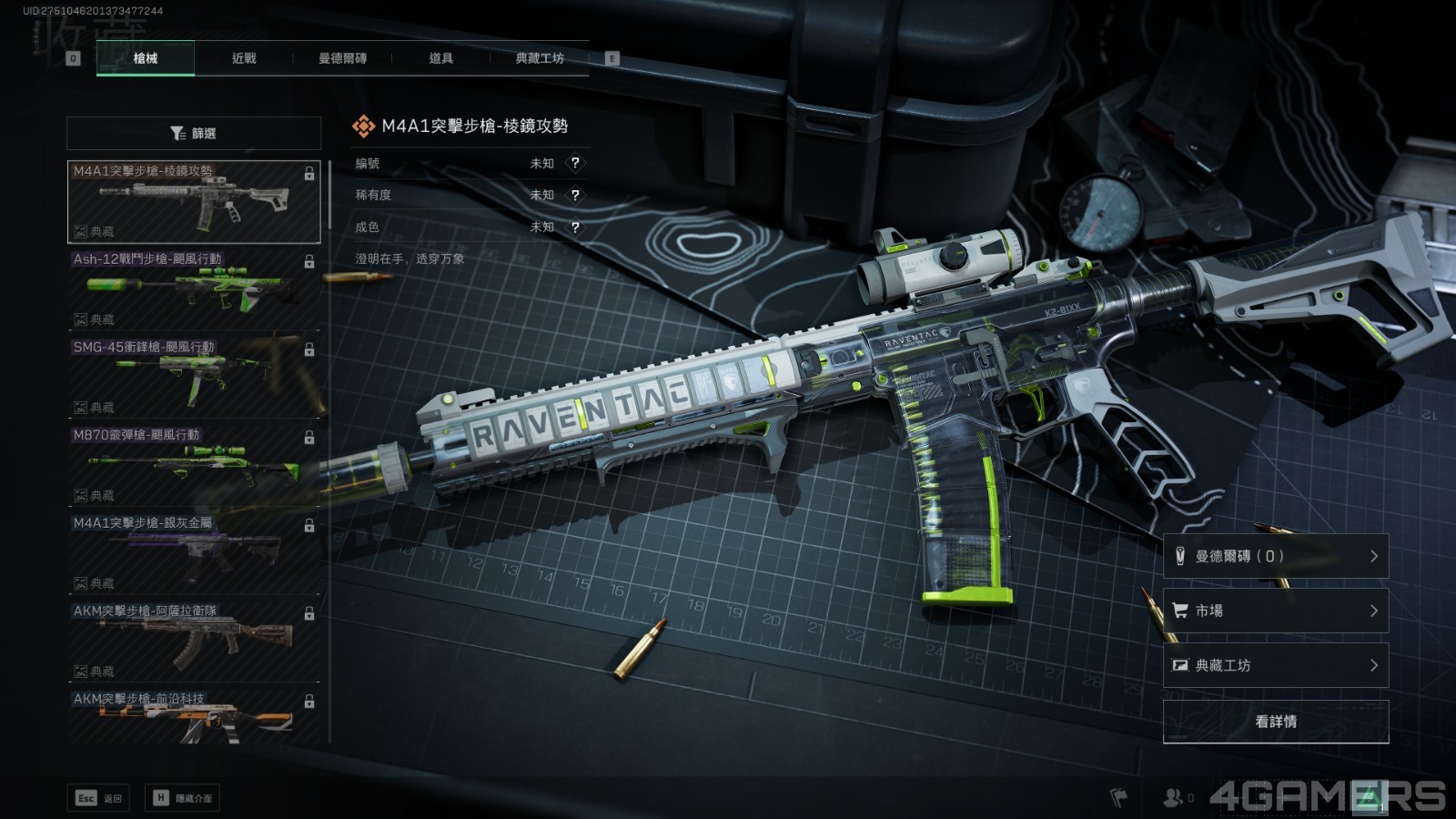
Task: Switch to the 道具 items tab
Action: (440, 58)
